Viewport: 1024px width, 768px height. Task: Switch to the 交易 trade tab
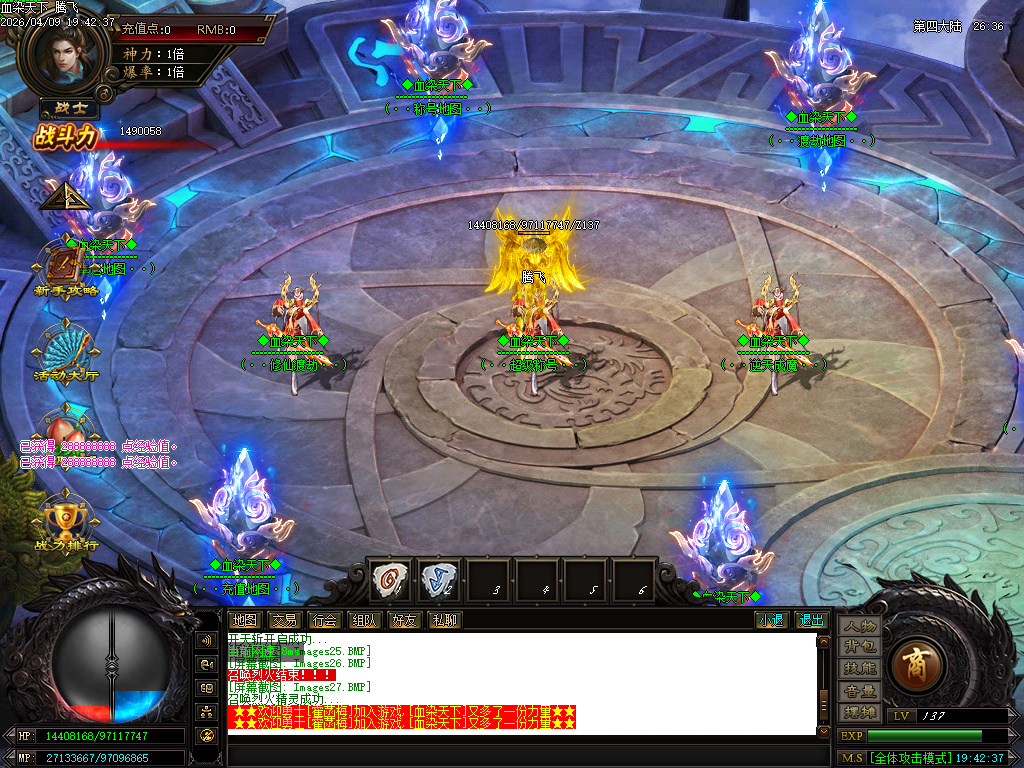pyautogui.click(x=284, y=620)
